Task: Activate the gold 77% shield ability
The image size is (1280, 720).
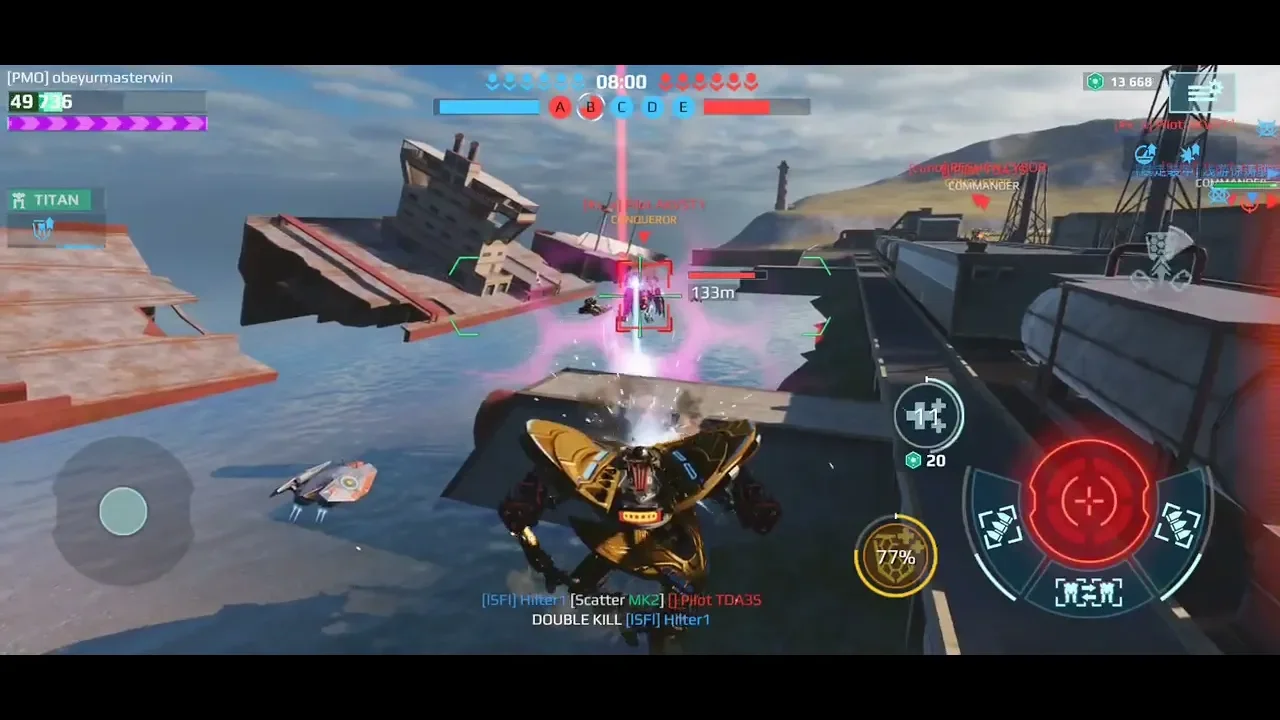Action: [x=895, y=557]
